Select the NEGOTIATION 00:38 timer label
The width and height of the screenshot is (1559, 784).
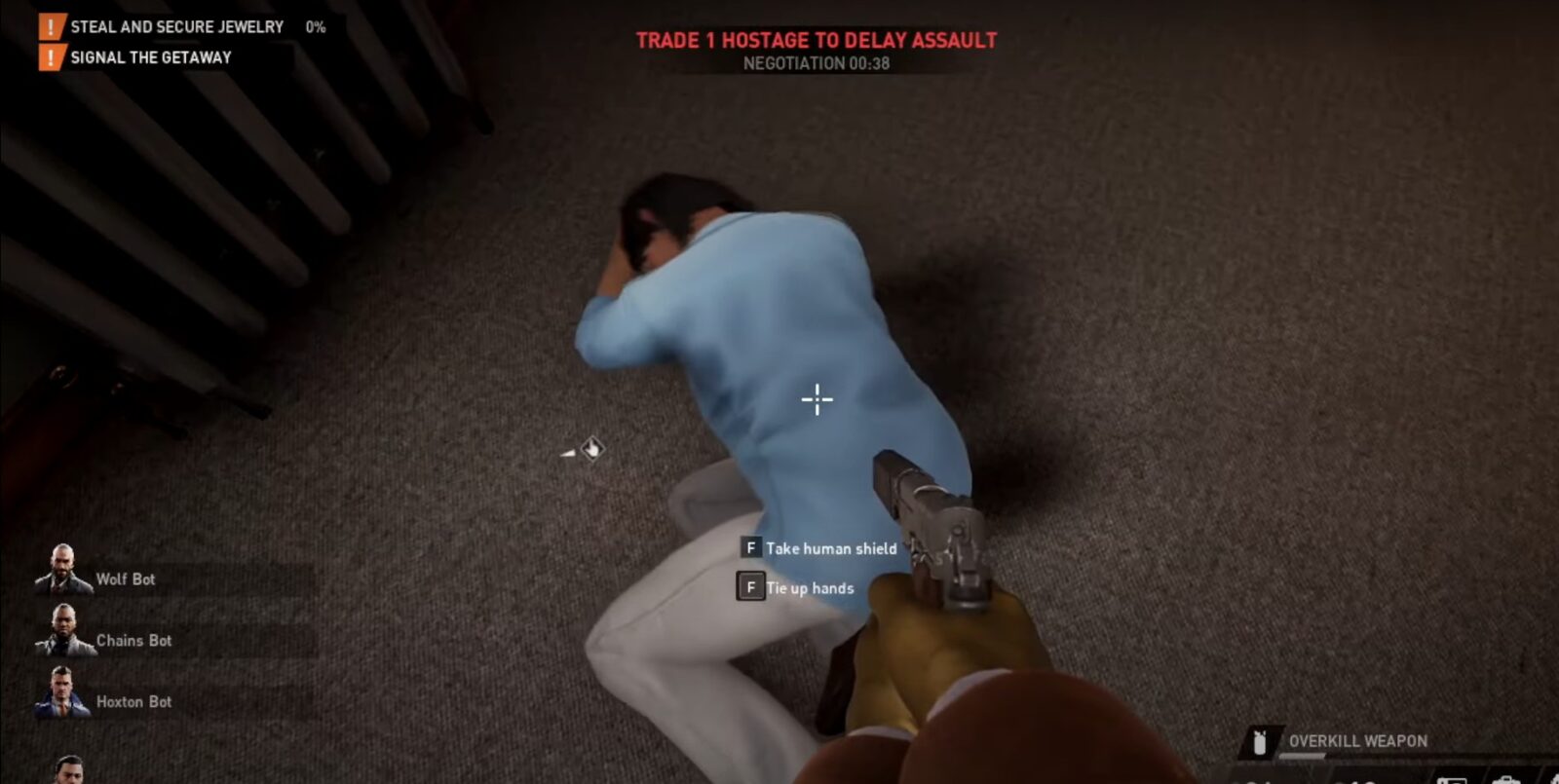pos(817,65)
